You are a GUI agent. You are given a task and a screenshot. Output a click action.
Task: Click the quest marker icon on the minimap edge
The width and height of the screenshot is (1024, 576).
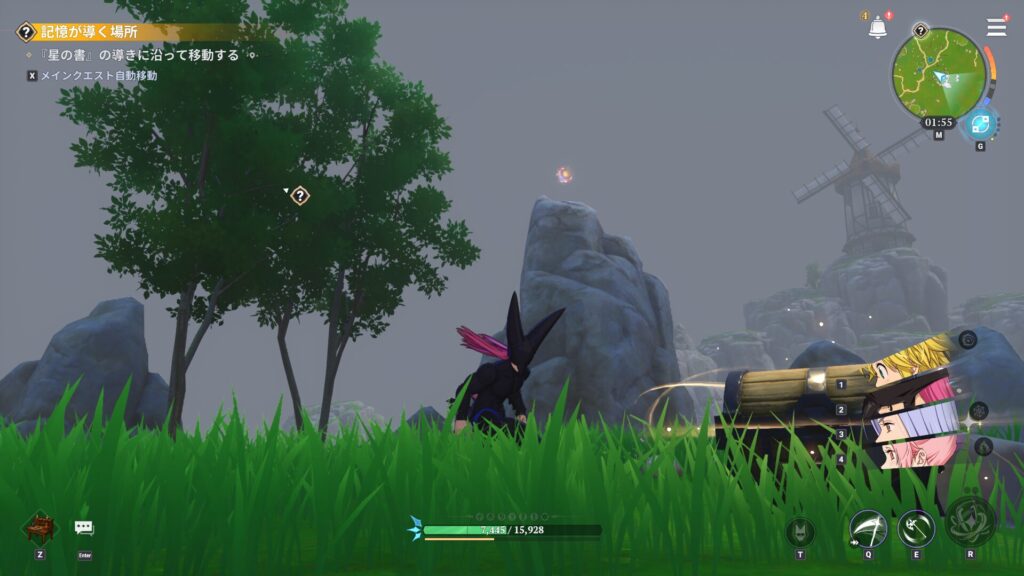tap(920, 31)
